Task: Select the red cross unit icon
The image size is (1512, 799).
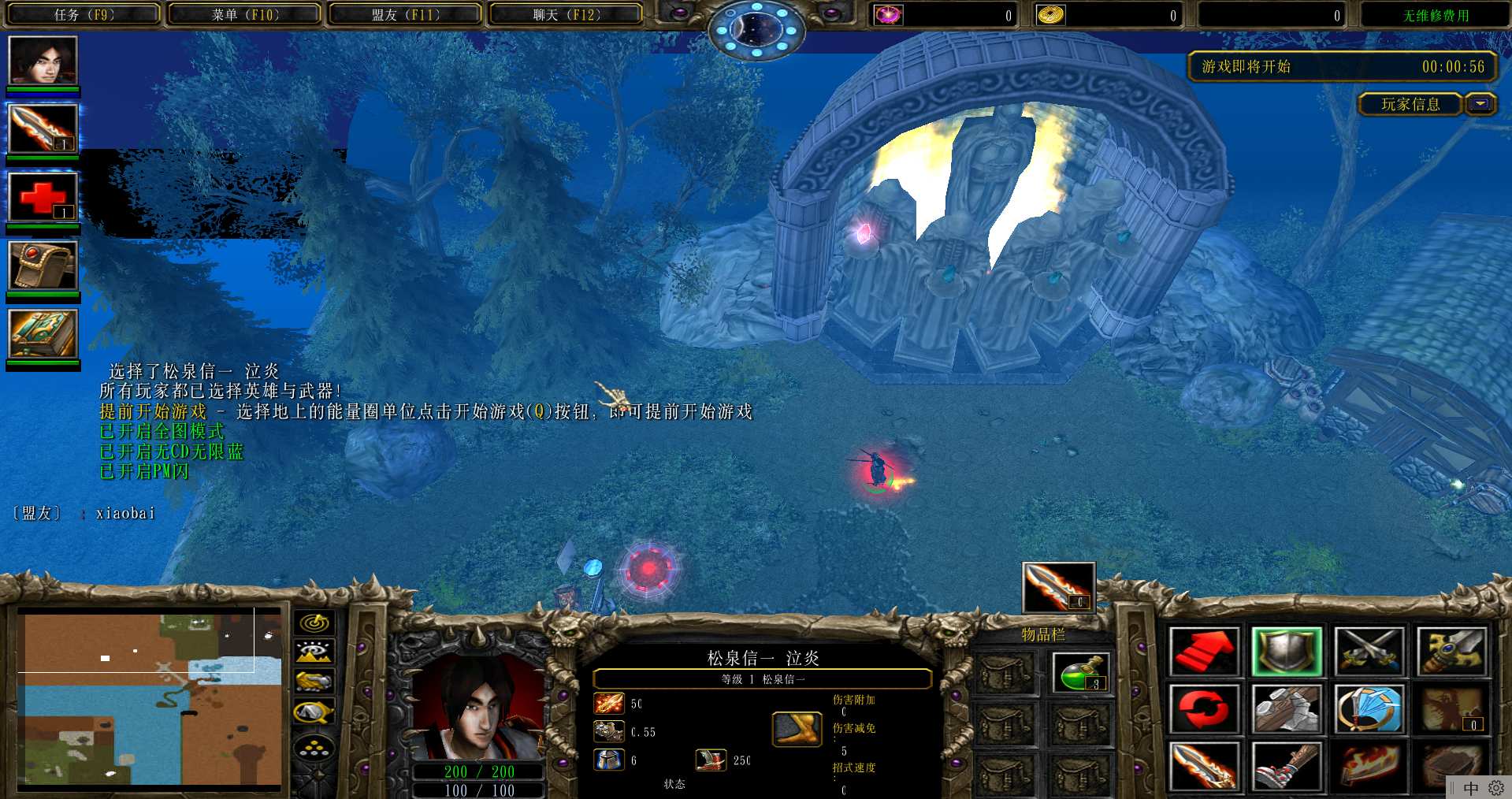Action: click(x=43, y=196)
